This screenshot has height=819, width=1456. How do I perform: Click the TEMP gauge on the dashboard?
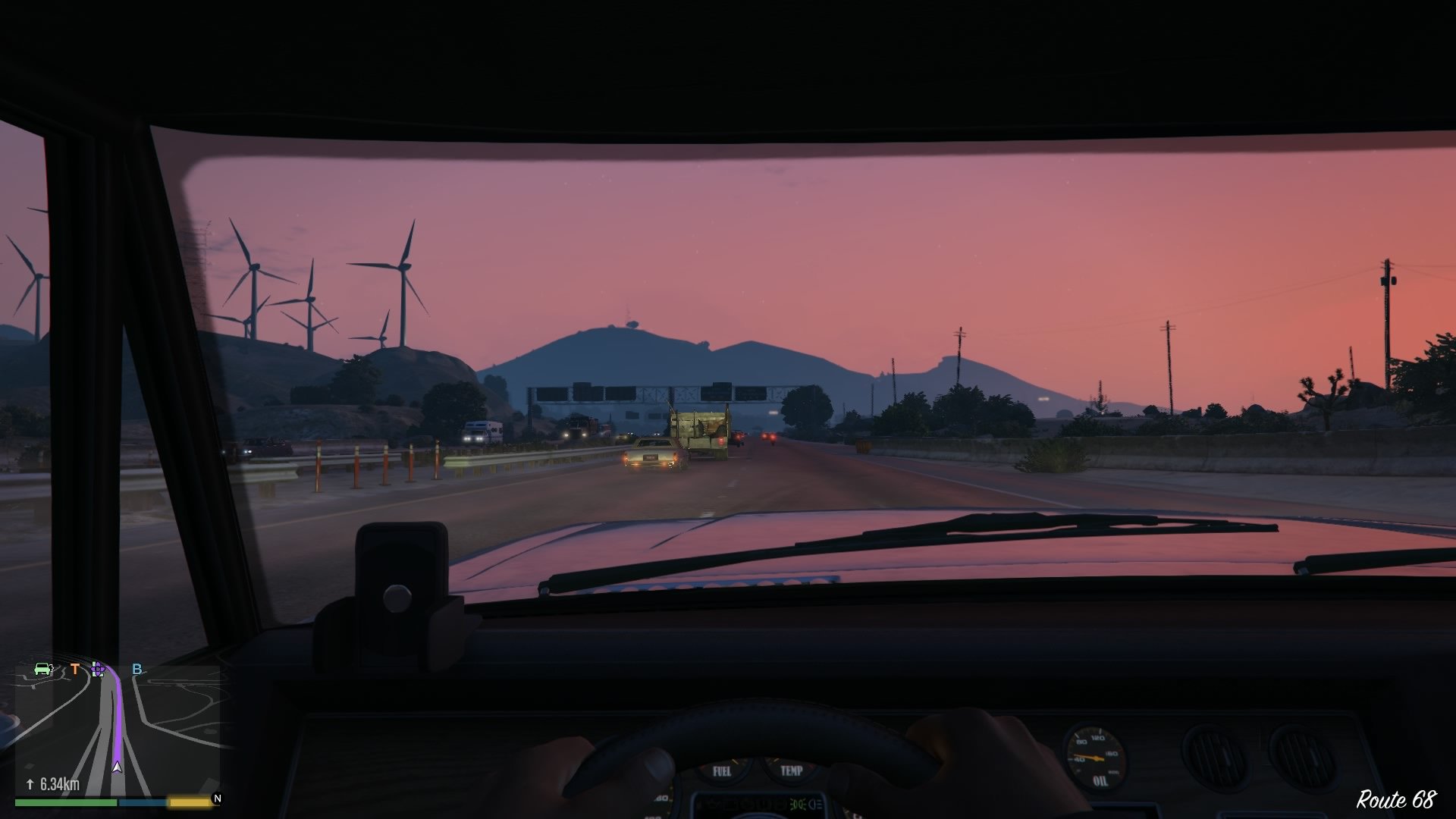(792, 771)
